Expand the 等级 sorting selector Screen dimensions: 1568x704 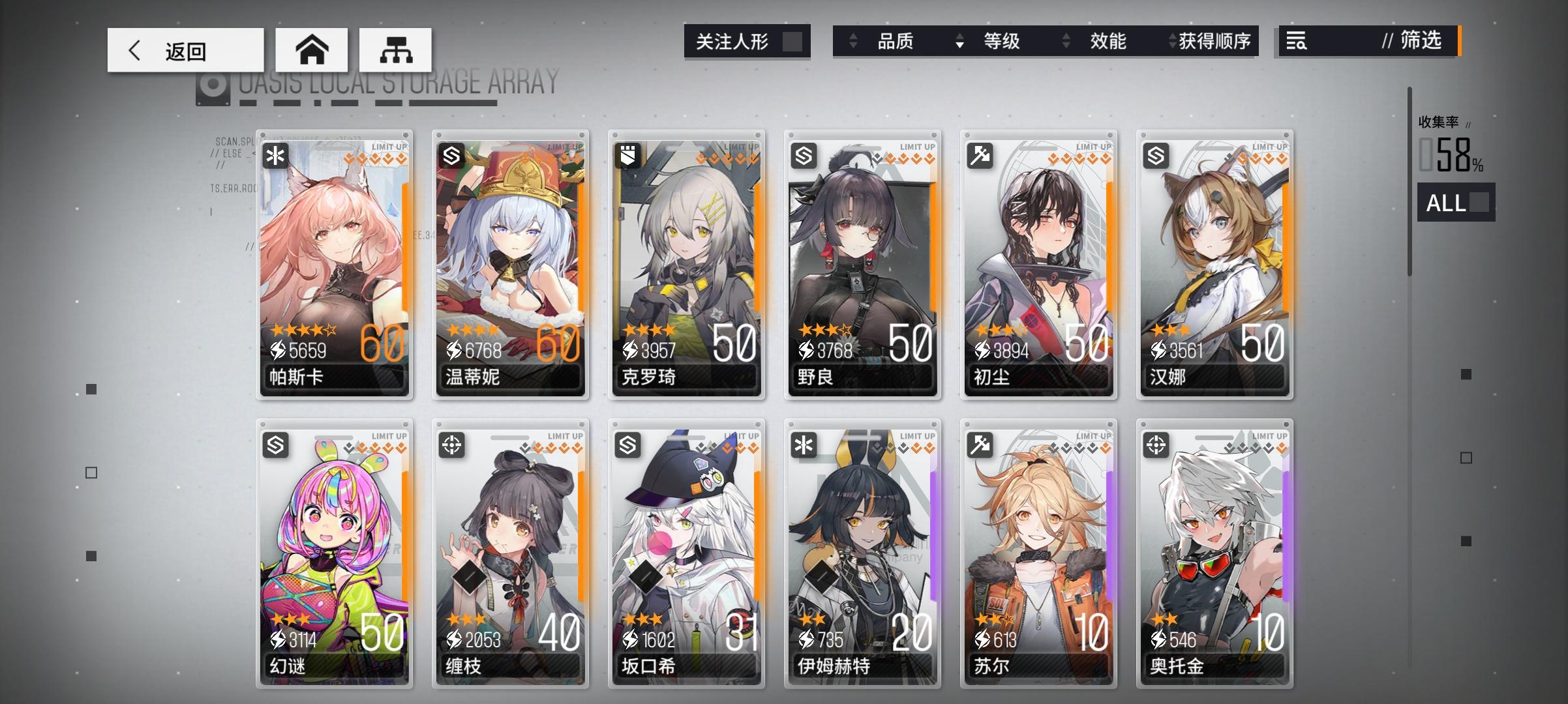(959, 41)
